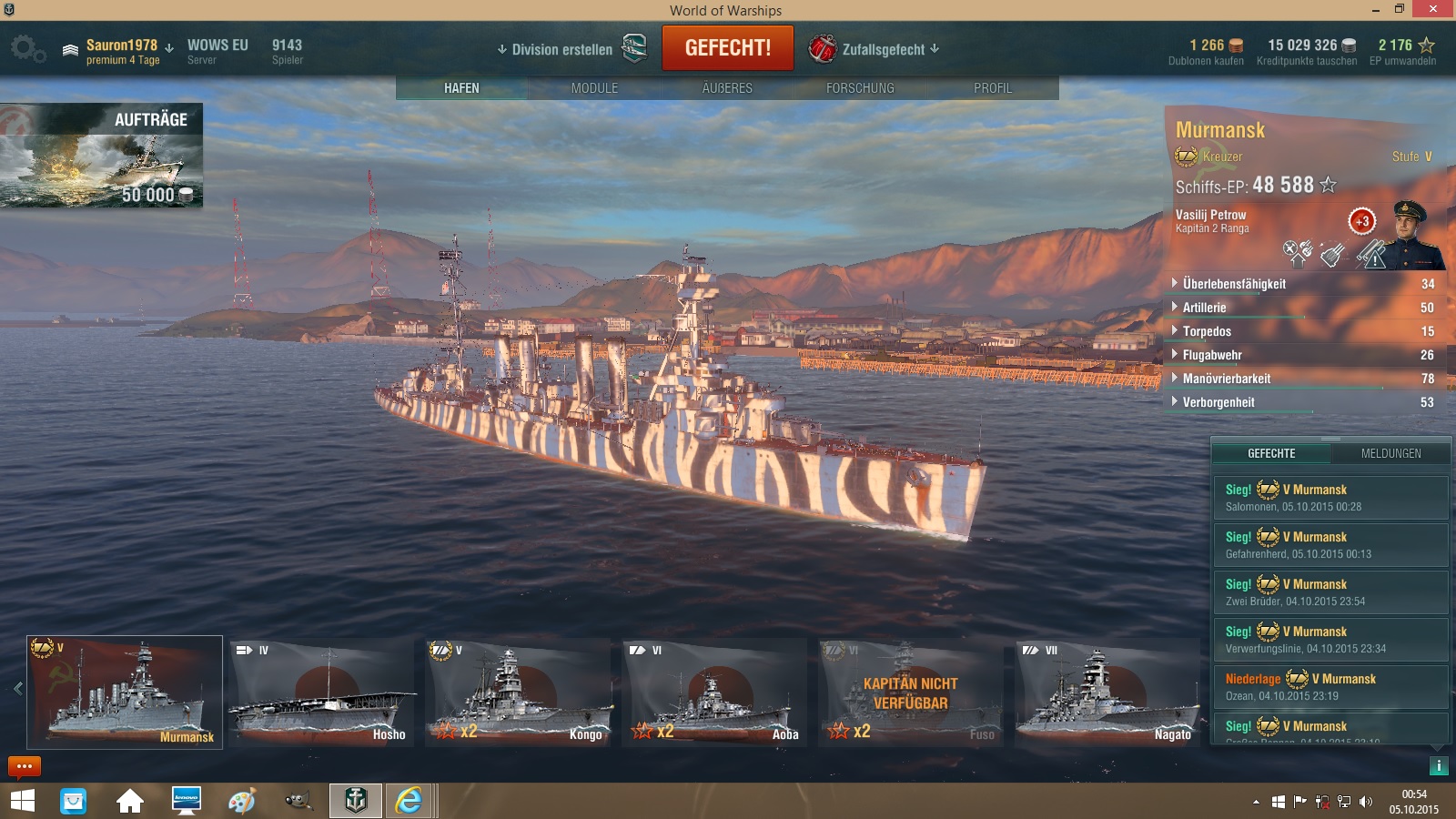This screenshot has height=819, width=1456.
Task: Click the World of Warships taskbar icon
Action: [x=355, y=801]
